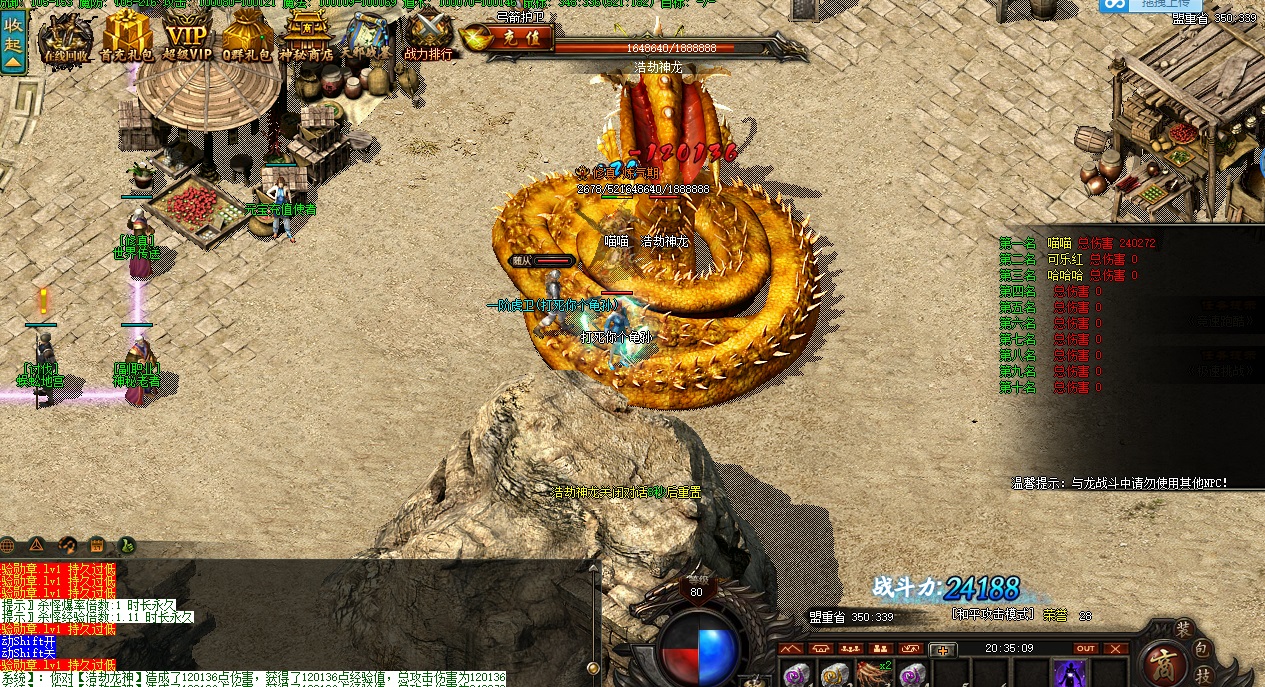Image resolution: width=1265 pixels, height=687 pixels.
Task: Claim the 首充礼包 first-recharge gift pack
Action: click(127, 38)
